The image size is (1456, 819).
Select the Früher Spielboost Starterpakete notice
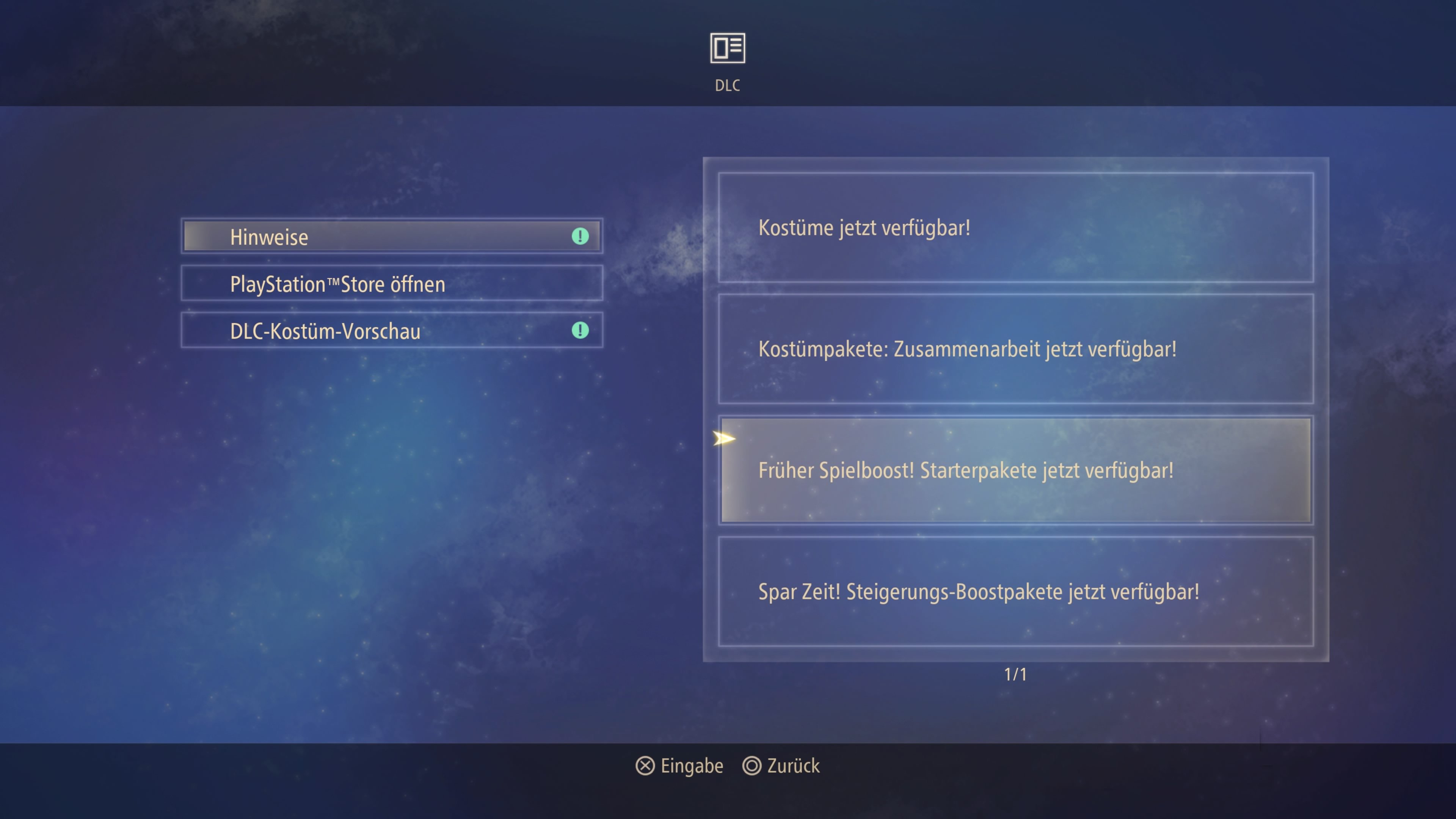(x=1015, y=470)
